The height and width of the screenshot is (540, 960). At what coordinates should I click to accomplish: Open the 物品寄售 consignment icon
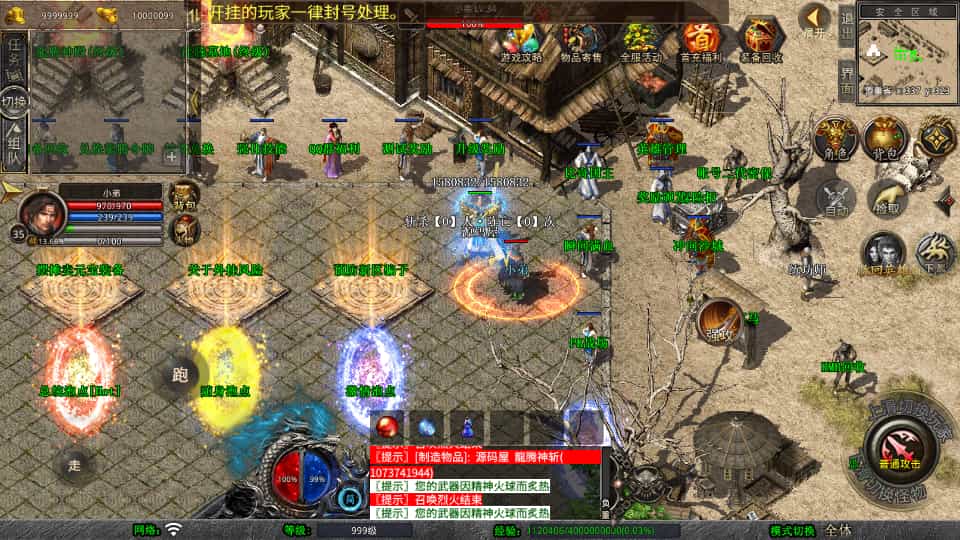pyautogui.click(x=581, y=41)
